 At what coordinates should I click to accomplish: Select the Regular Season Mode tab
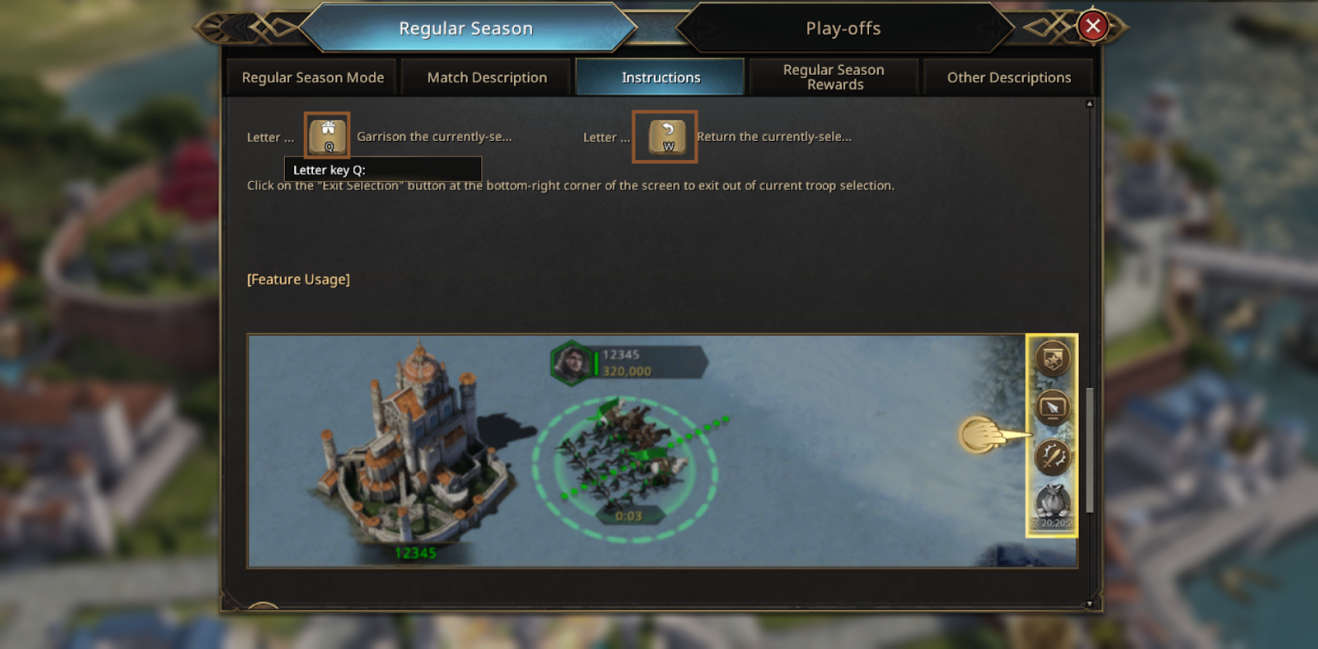(313, 77)
